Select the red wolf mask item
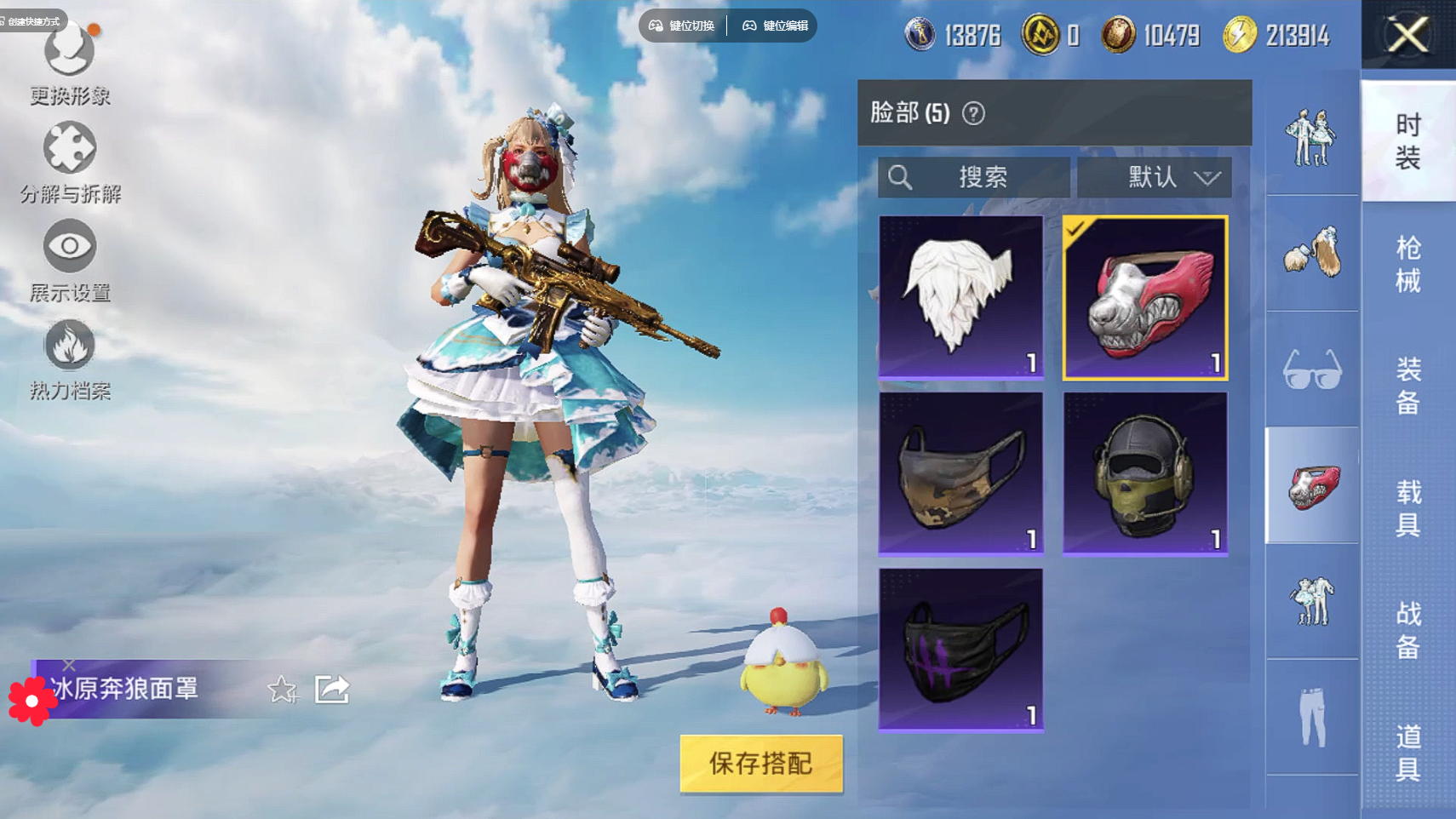 pyautogui.click(x=1145, y=296)
